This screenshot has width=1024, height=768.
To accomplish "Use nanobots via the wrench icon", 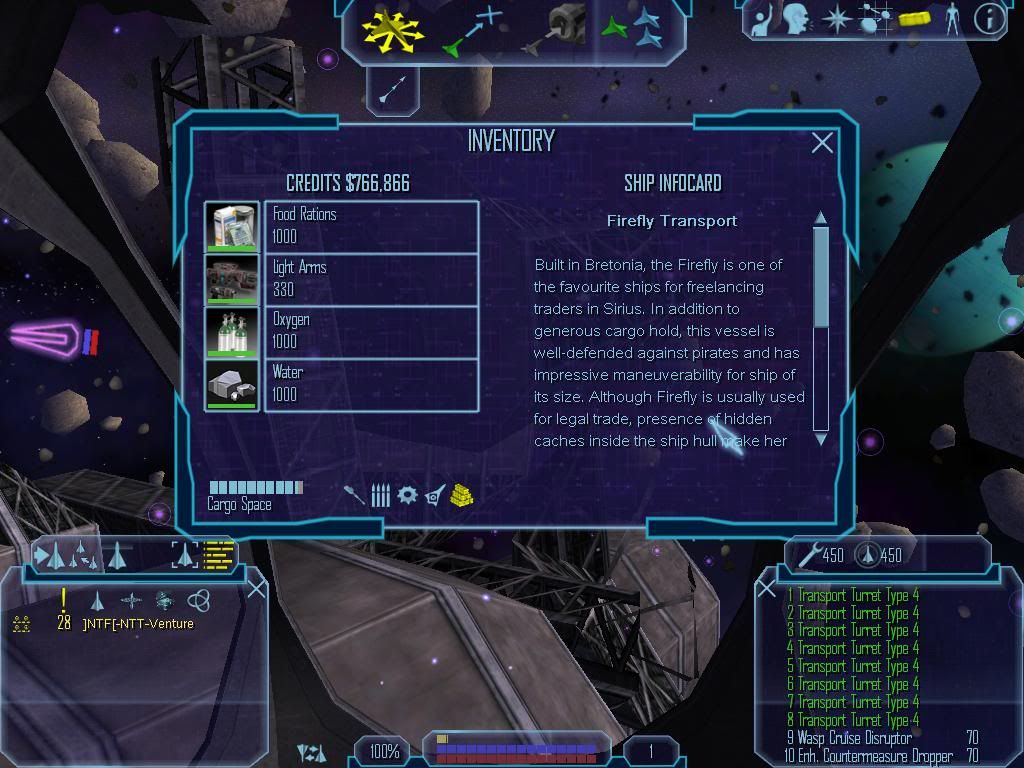I will point(809,555).
